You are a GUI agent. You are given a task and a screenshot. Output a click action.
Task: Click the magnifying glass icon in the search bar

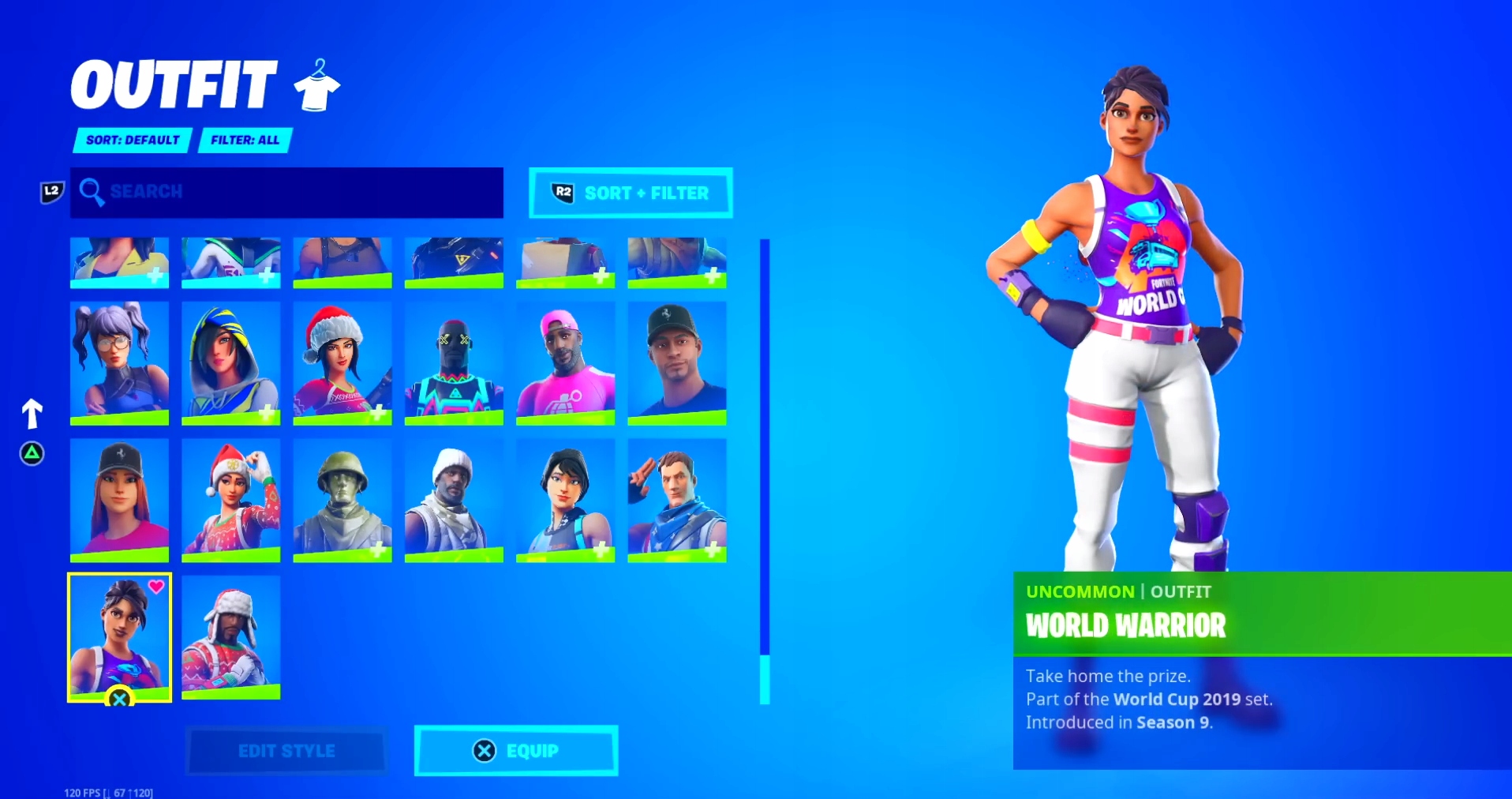[93, 192]
